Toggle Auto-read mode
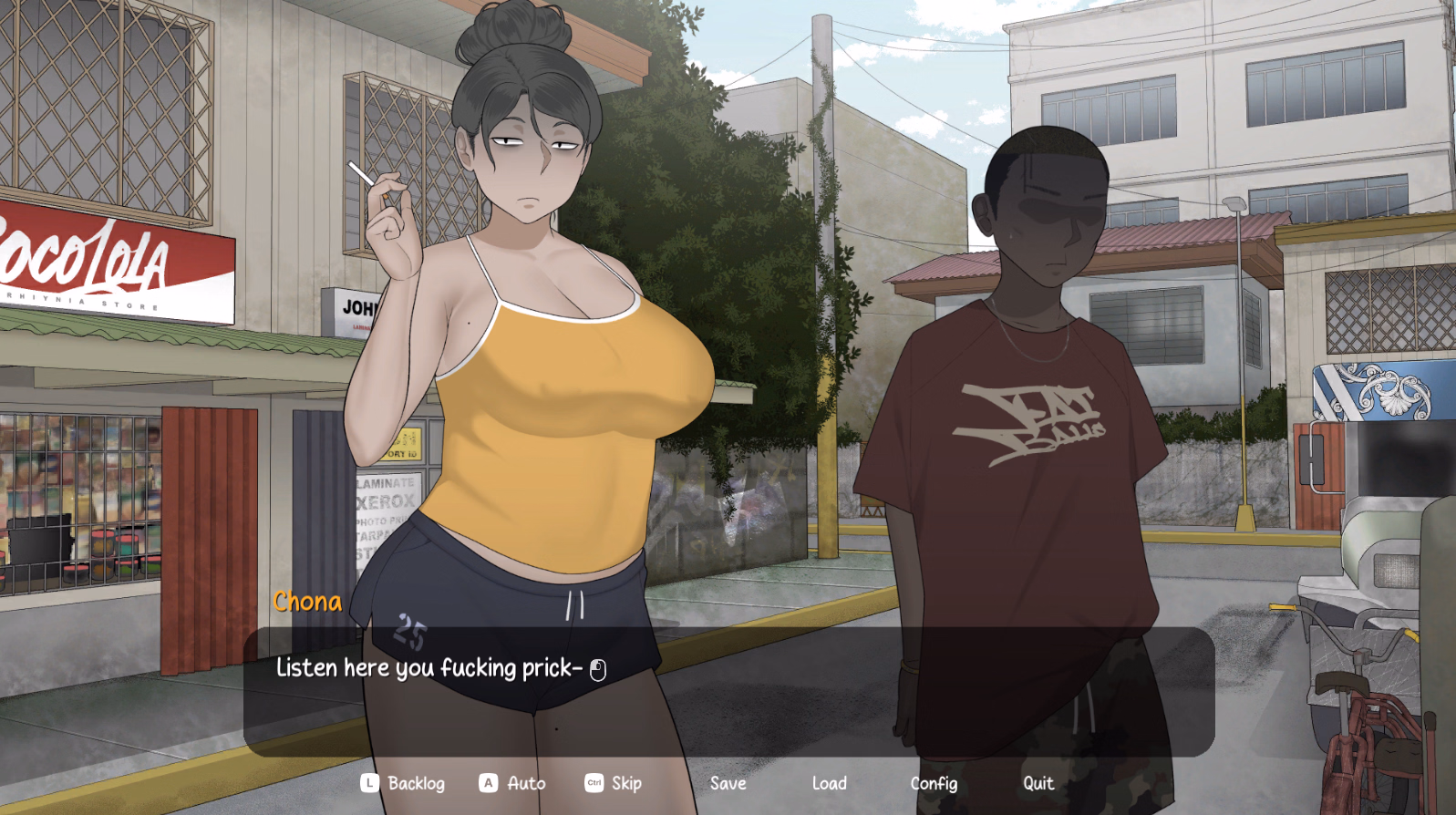The height and width of the screenshot is (815, 1456). pos(525,783)
